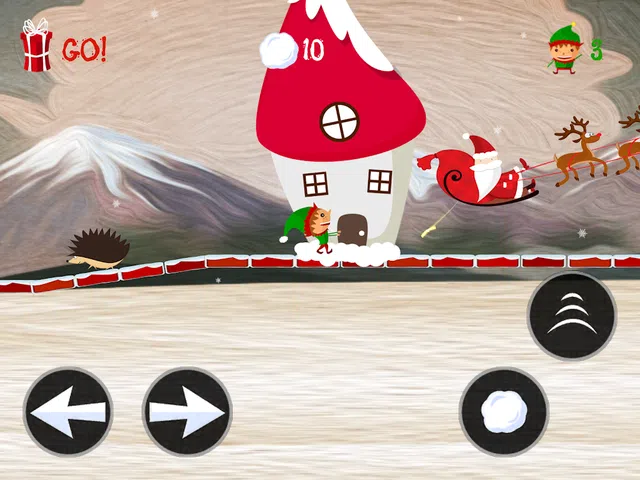640x480 pixels.
Task: Tap the left arrow move button
Action: click(x=68, y=412)
